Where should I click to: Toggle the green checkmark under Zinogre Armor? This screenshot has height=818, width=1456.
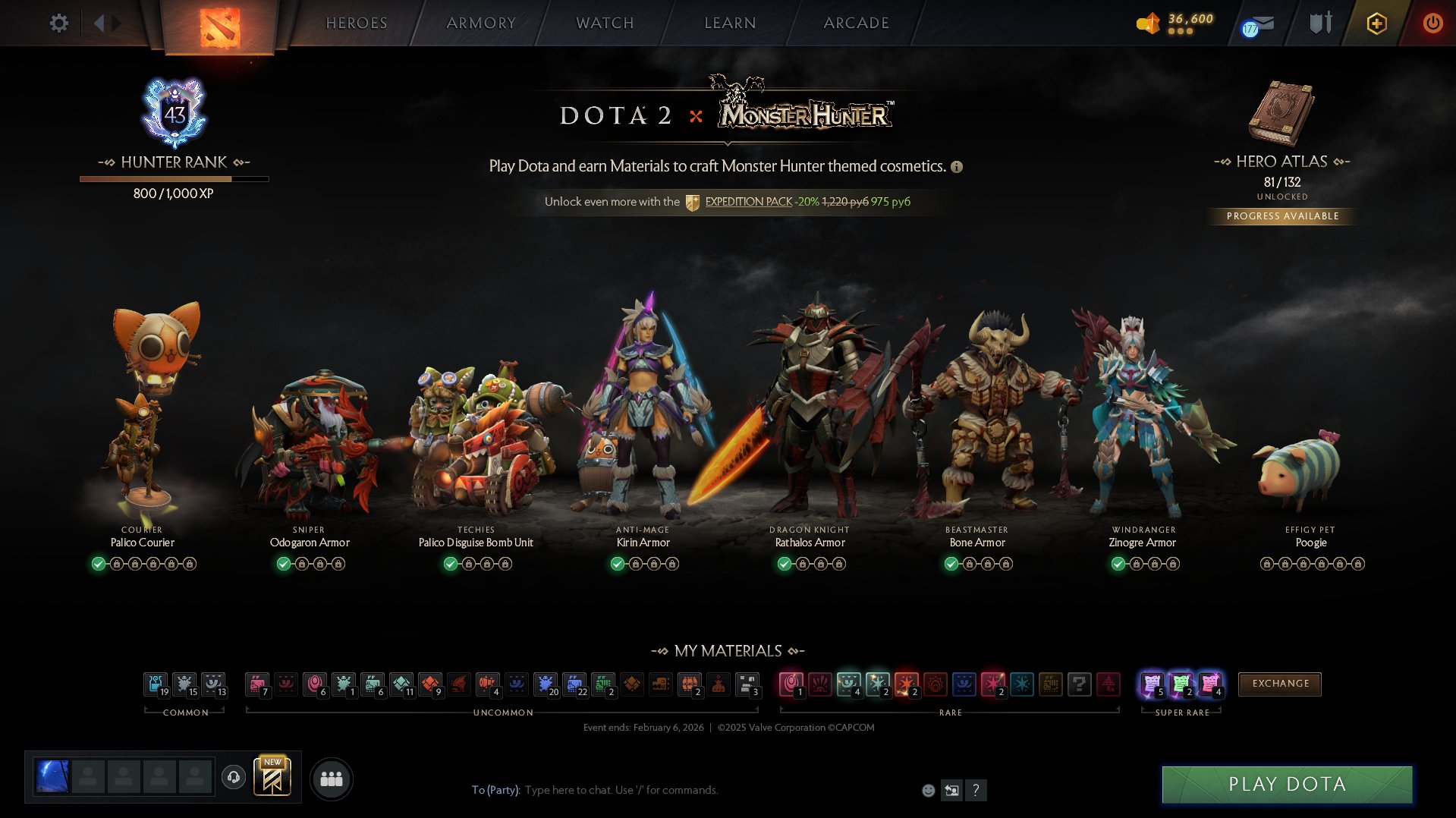pyautogui.click(x=1117, y=564)
